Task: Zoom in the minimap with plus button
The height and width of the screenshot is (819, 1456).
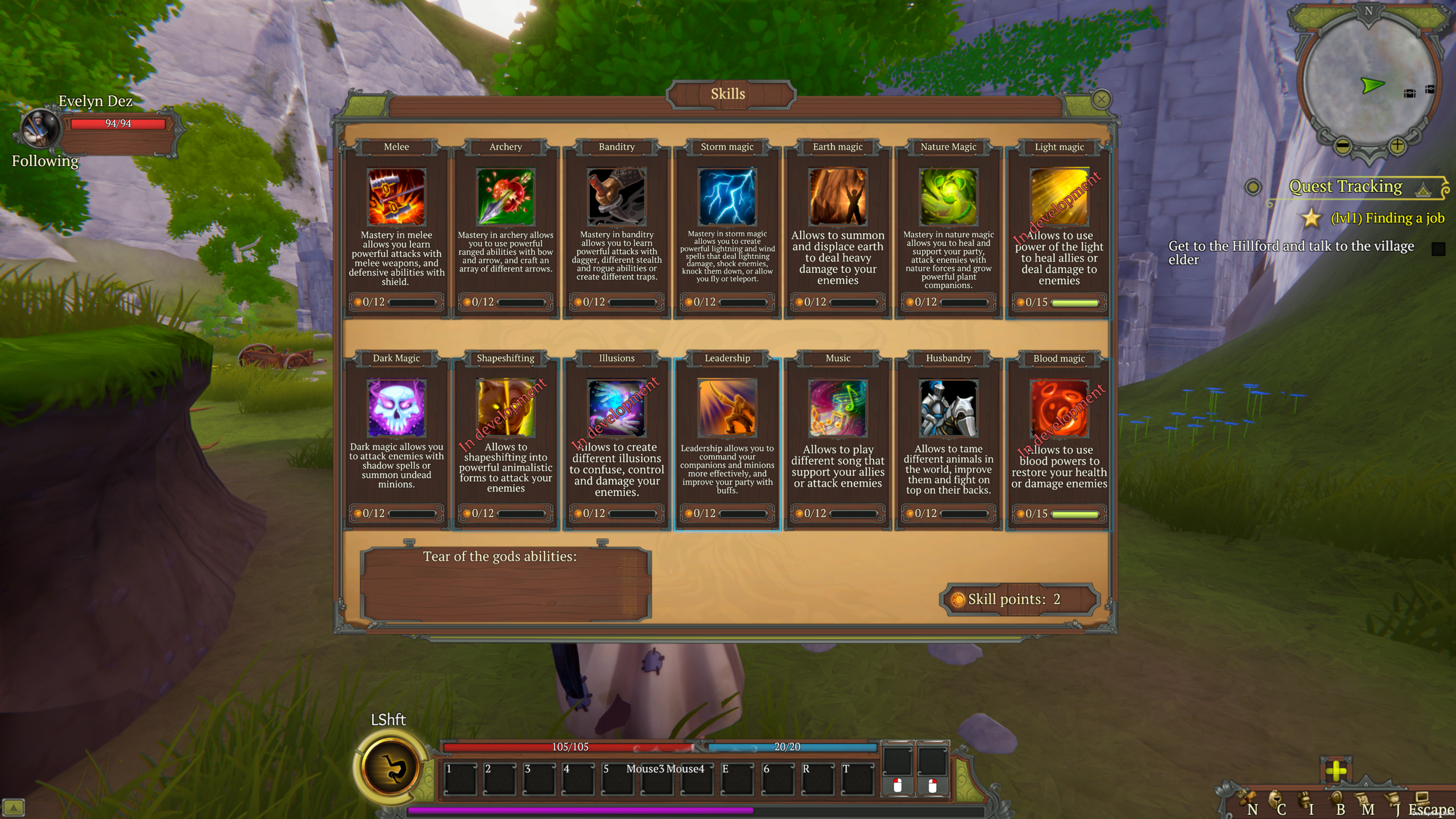Action: [x=1397, y=146]
